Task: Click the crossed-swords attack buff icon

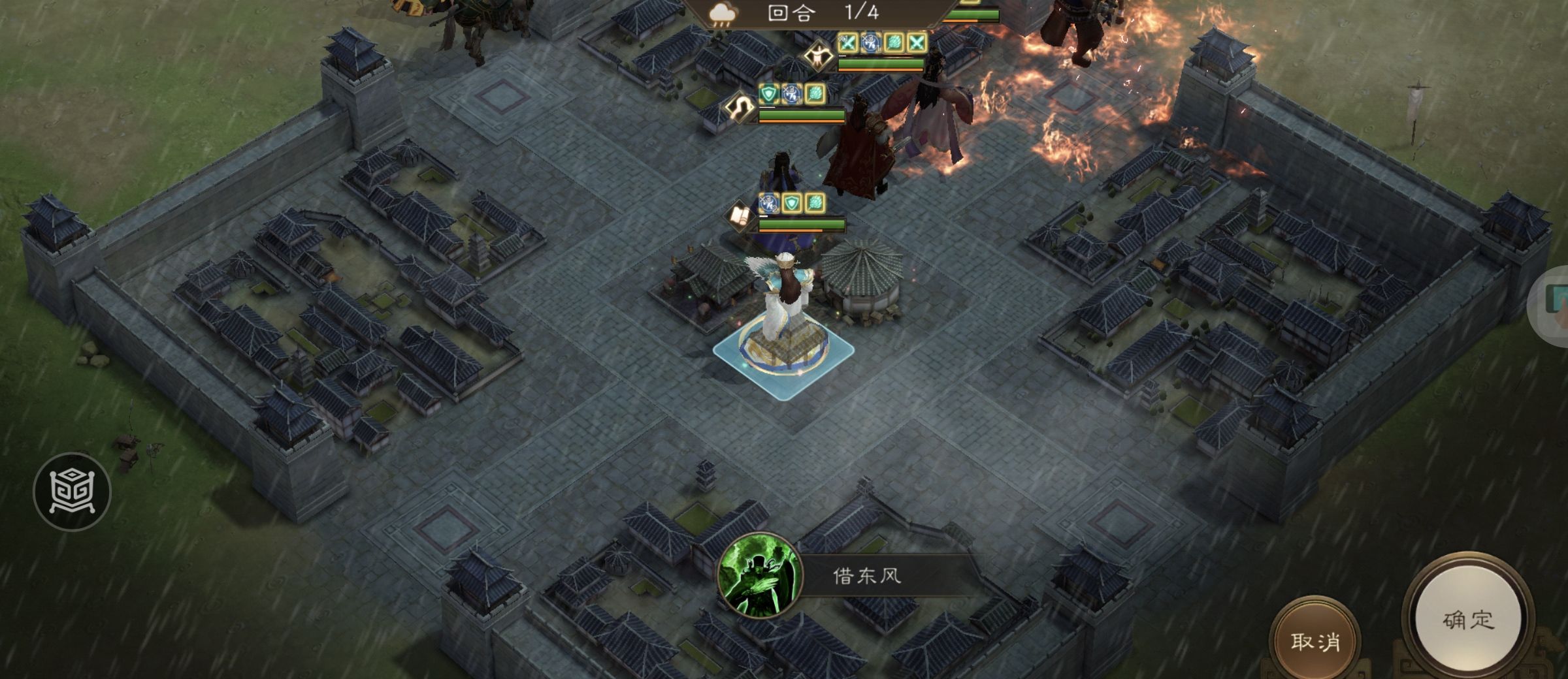Action: pyautogui.click(x=849, y=42)
